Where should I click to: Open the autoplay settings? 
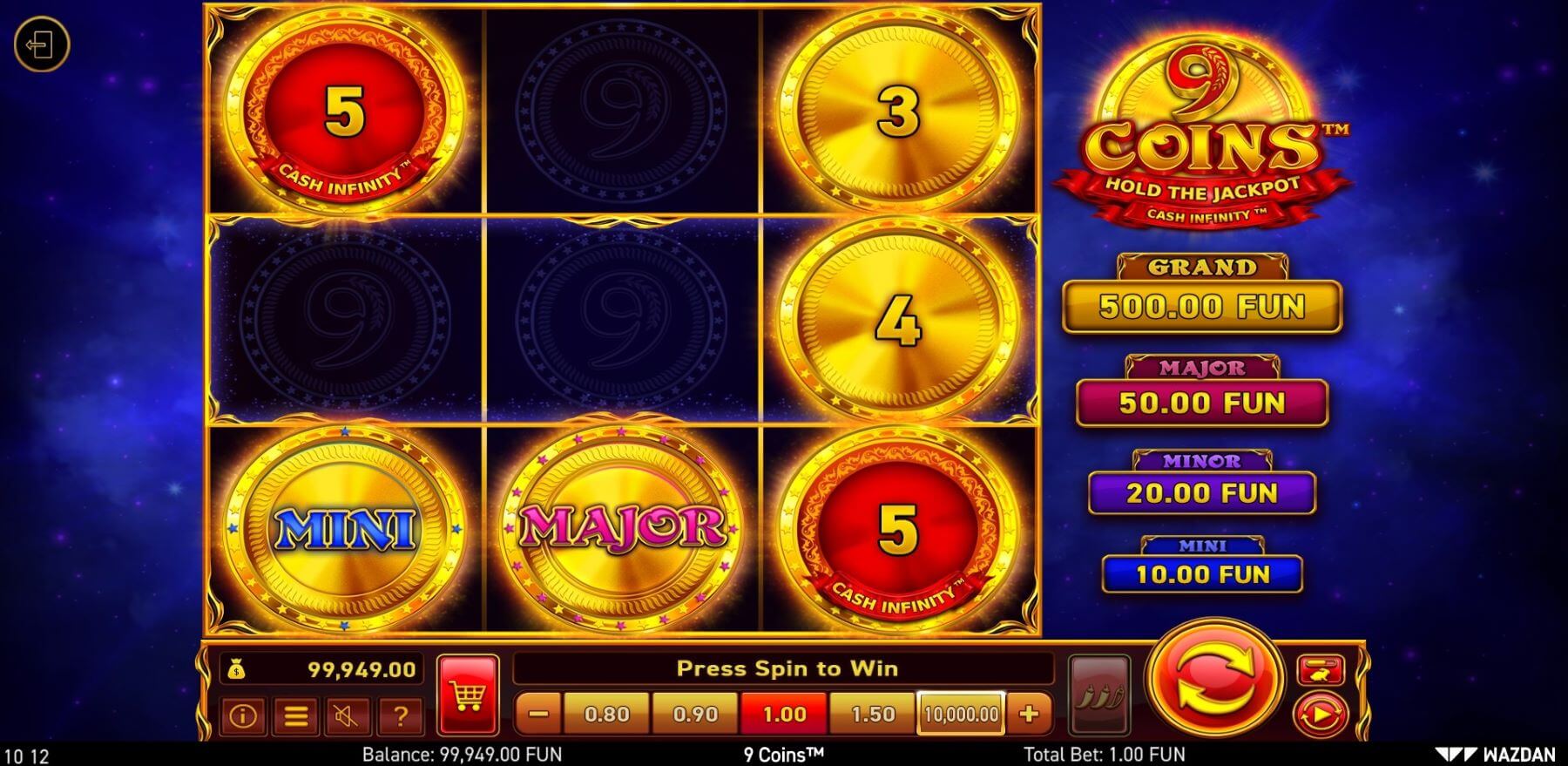1321,715
